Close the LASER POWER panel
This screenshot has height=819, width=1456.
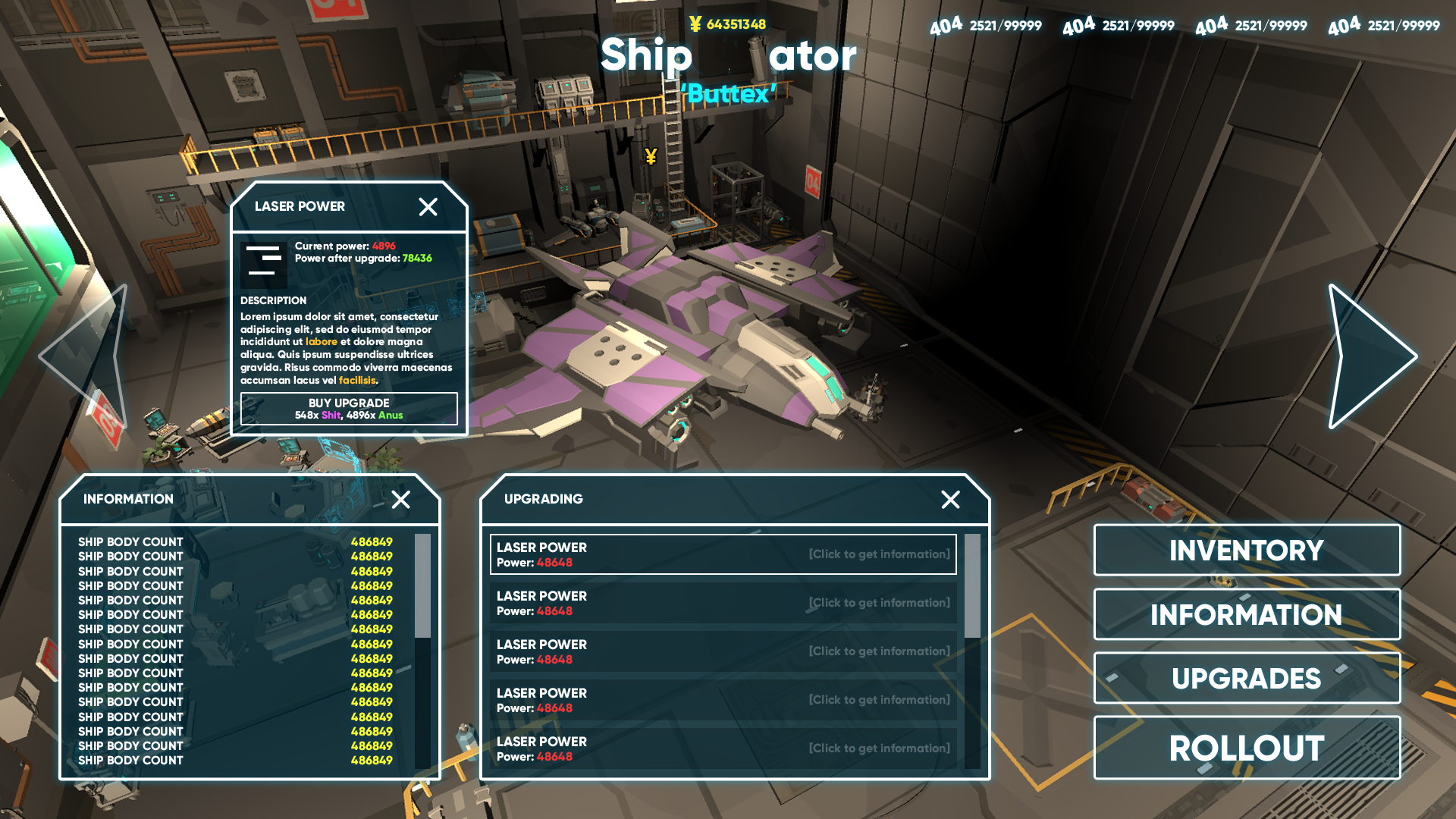point(429,206)
